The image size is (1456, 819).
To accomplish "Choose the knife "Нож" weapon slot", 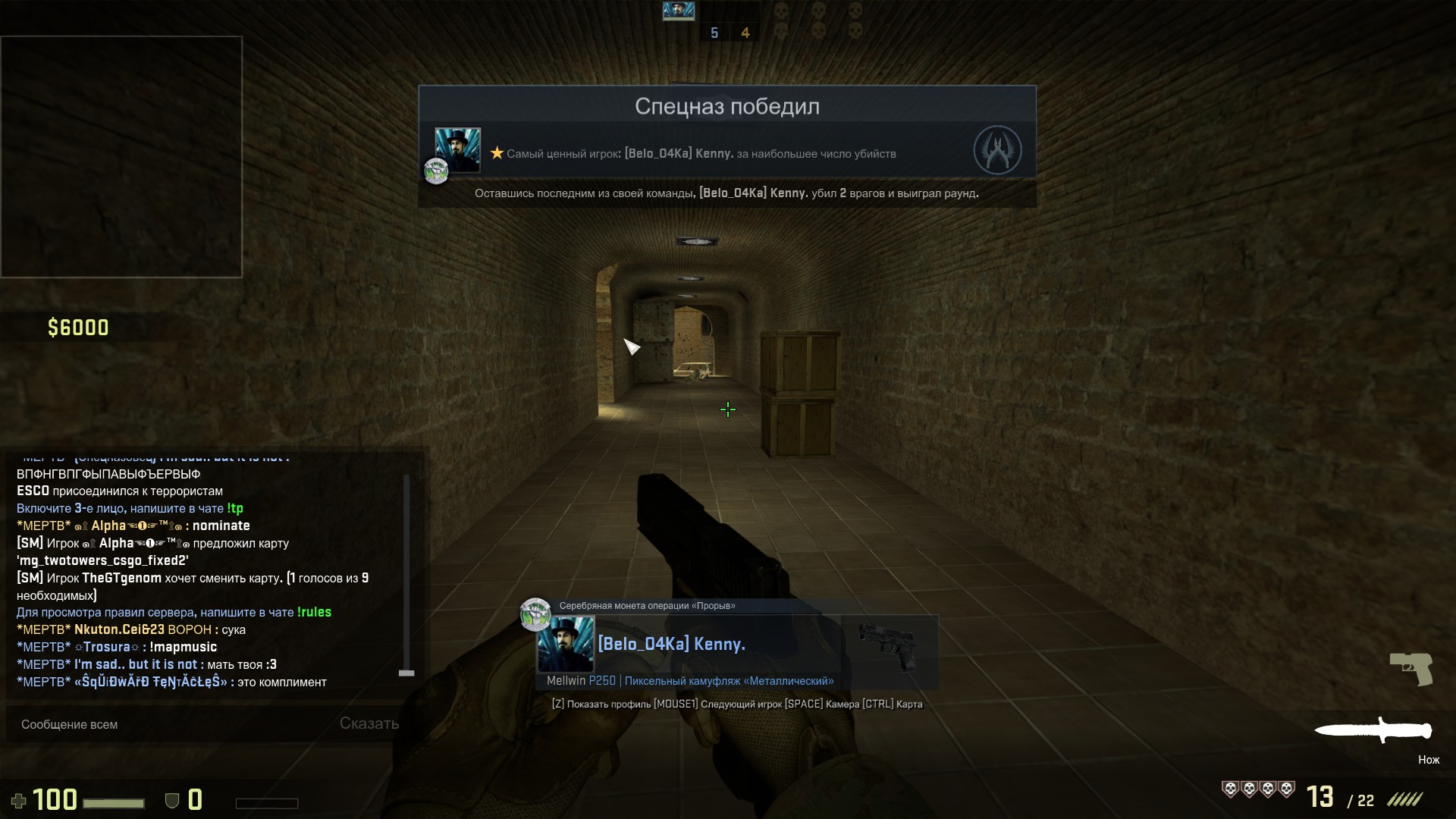I will tap(1373, 731).
